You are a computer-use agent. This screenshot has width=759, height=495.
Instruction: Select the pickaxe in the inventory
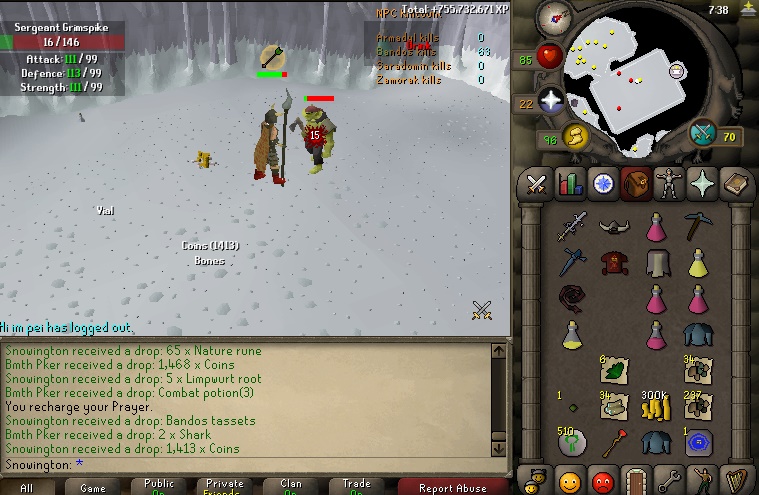pyautogui.click(x=697, y=227)
